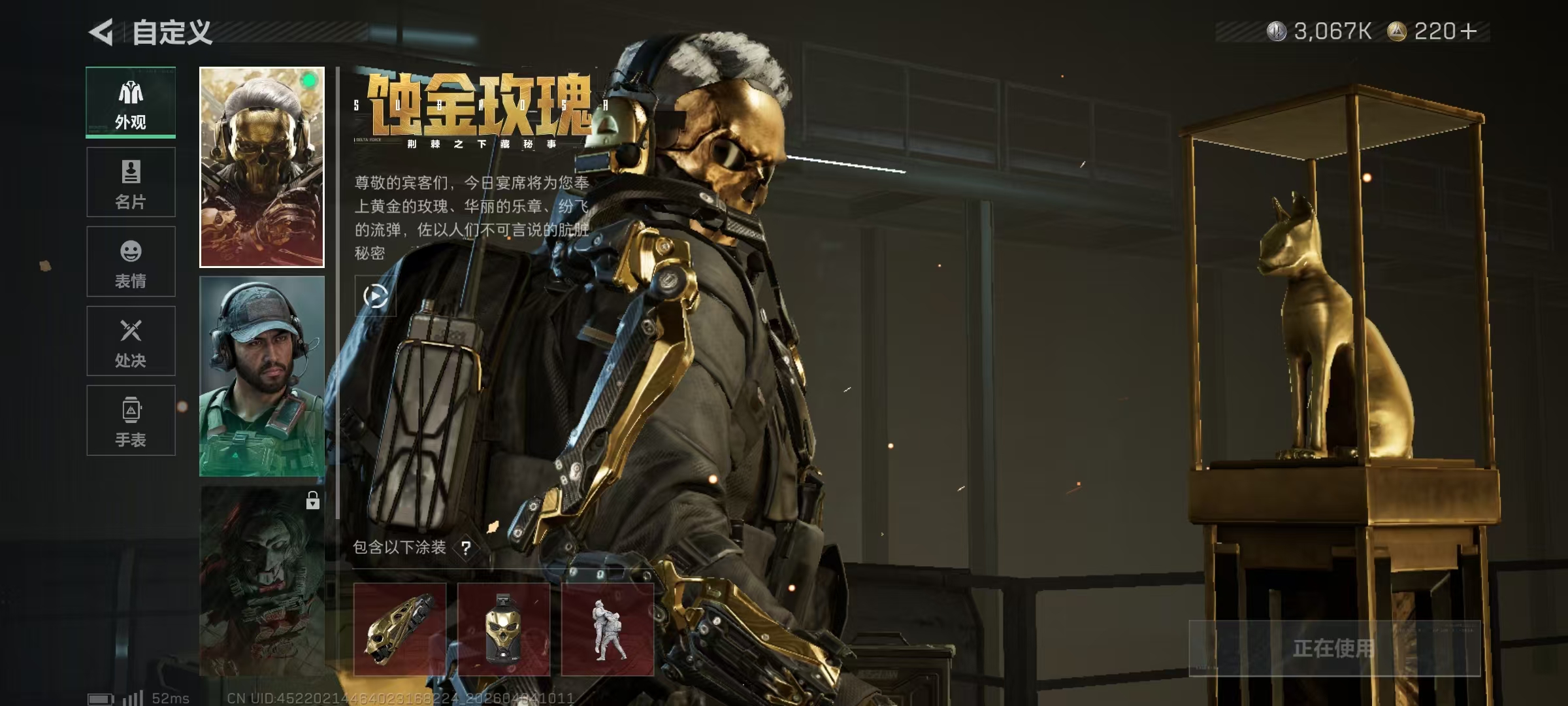Show help for 包含以下涂装 question mark
Screen dimensions: 1568x706
pos(466,548)
